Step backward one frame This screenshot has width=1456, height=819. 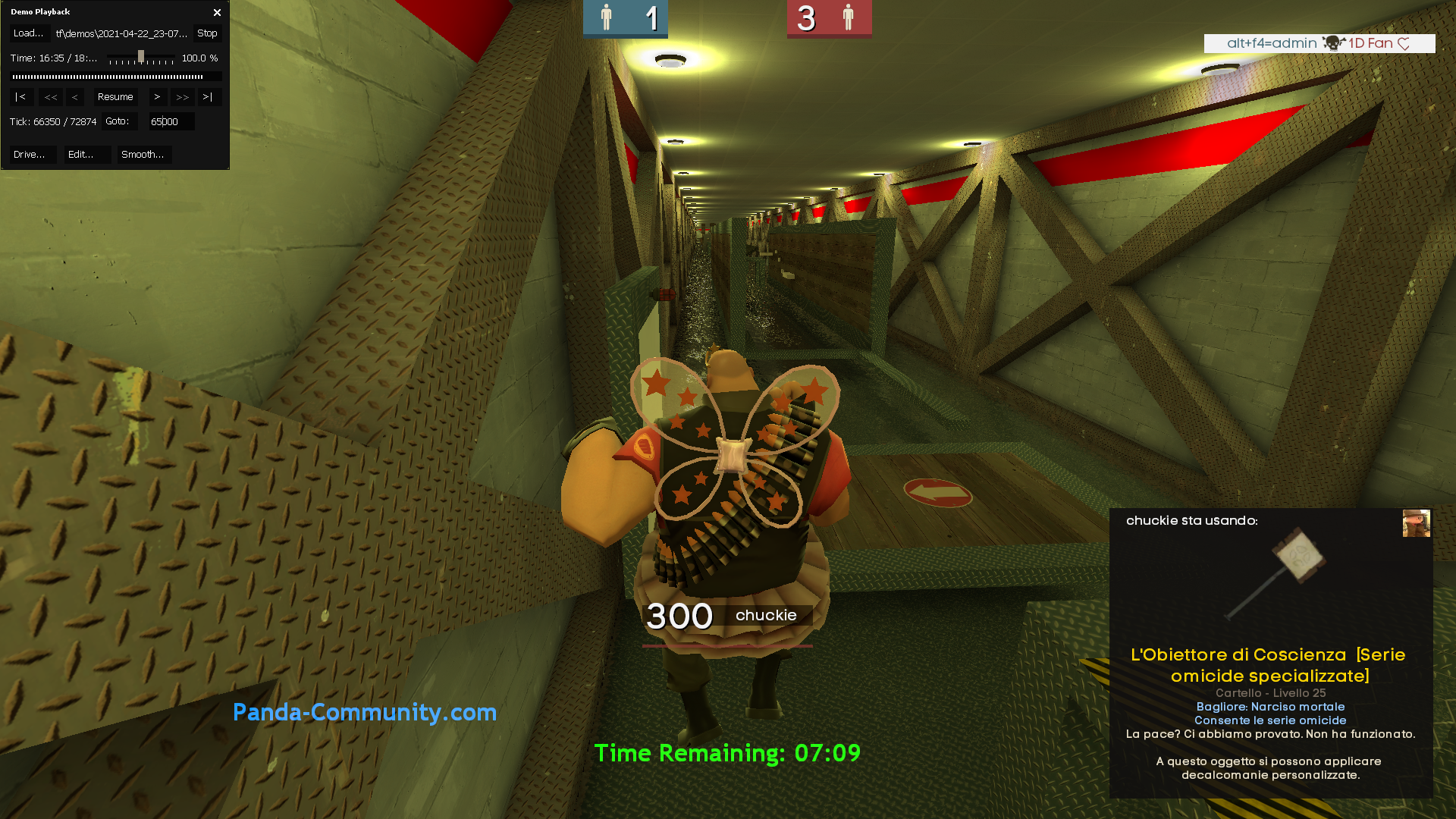74,96
